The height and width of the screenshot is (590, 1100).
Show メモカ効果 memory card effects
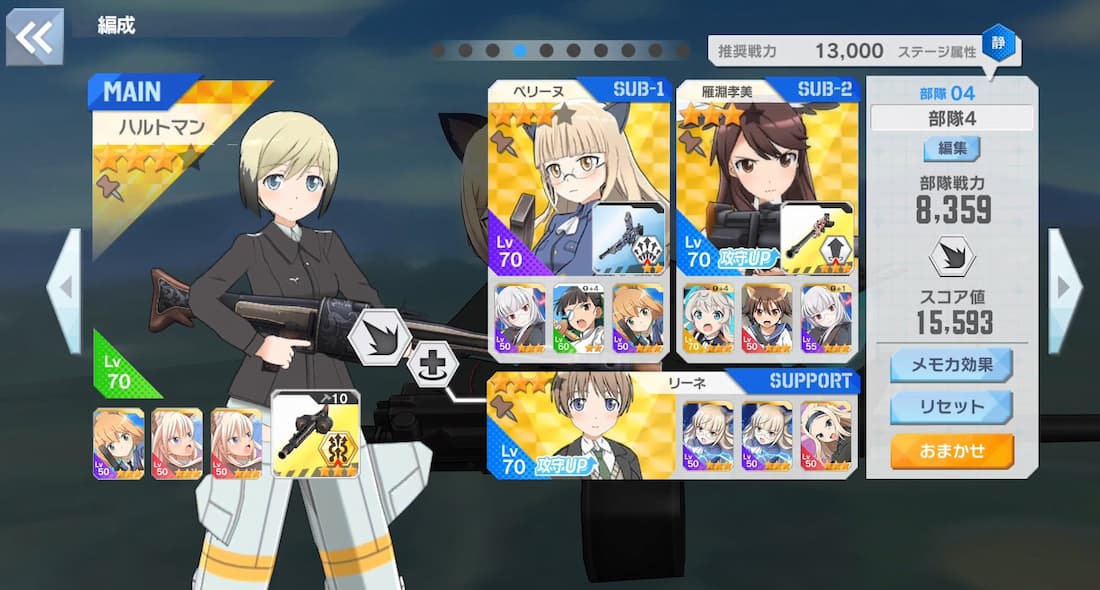pyautogui.click(x=951, y=364)
